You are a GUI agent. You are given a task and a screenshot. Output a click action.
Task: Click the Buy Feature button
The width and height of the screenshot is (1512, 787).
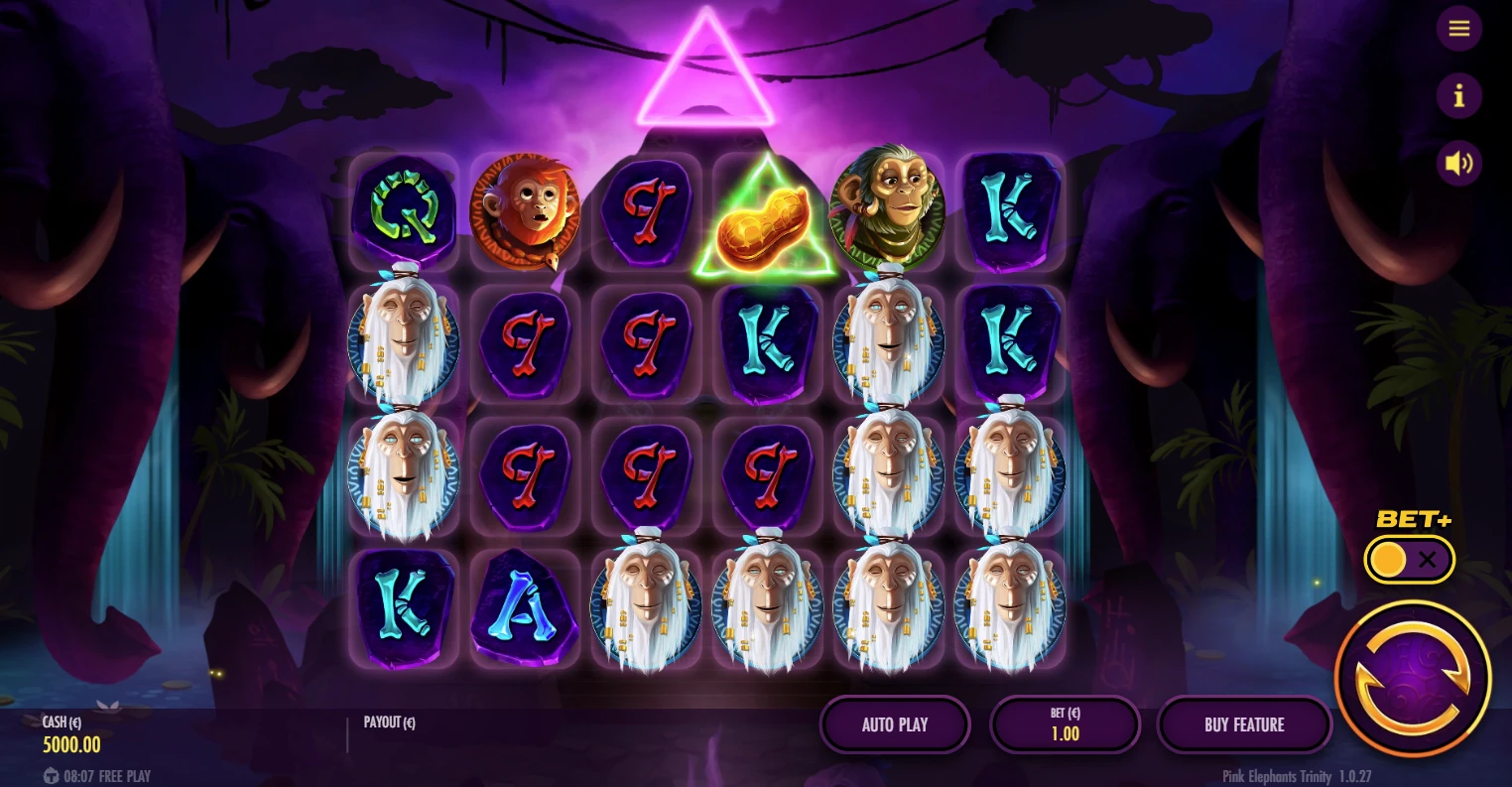click(x=1244, y=724)
